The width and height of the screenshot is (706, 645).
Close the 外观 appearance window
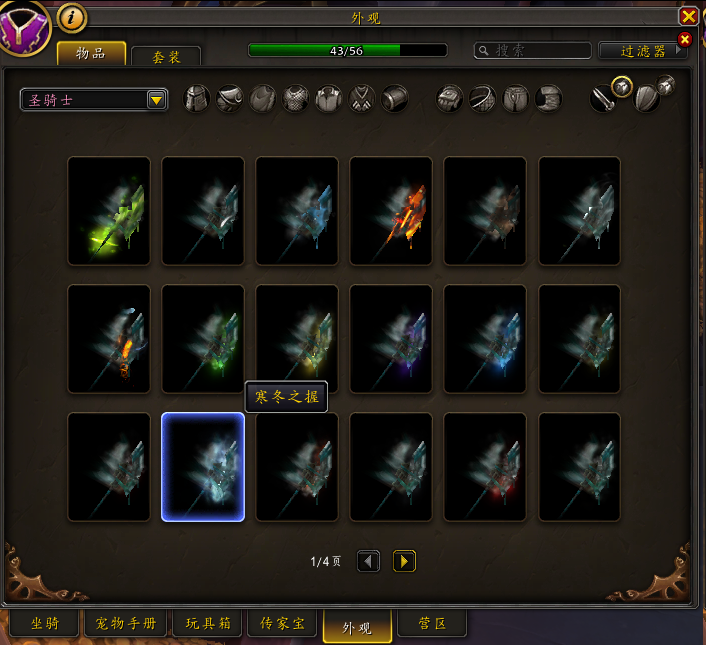[688, 17]
